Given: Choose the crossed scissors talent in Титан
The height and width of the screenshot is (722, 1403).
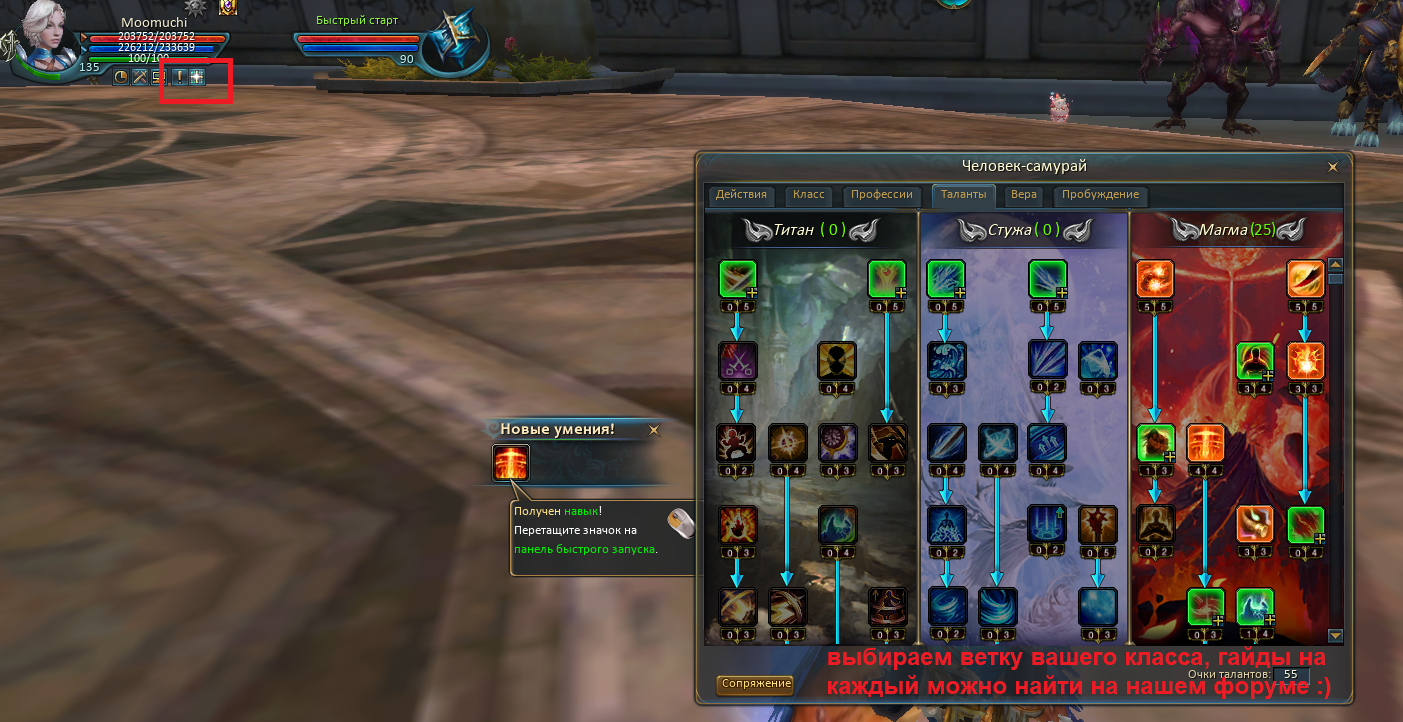Looking at the screenshot, I should [738, 360].
